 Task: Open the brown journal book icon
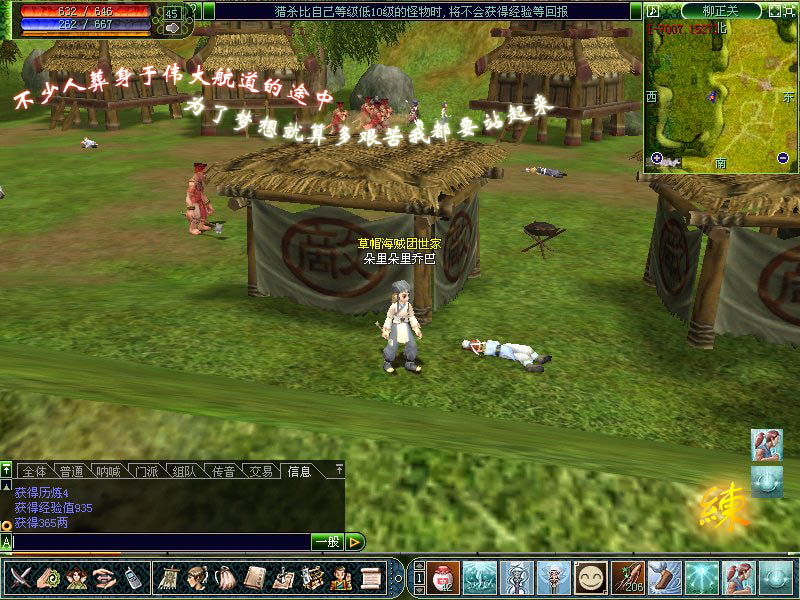[x=256, y=578]
